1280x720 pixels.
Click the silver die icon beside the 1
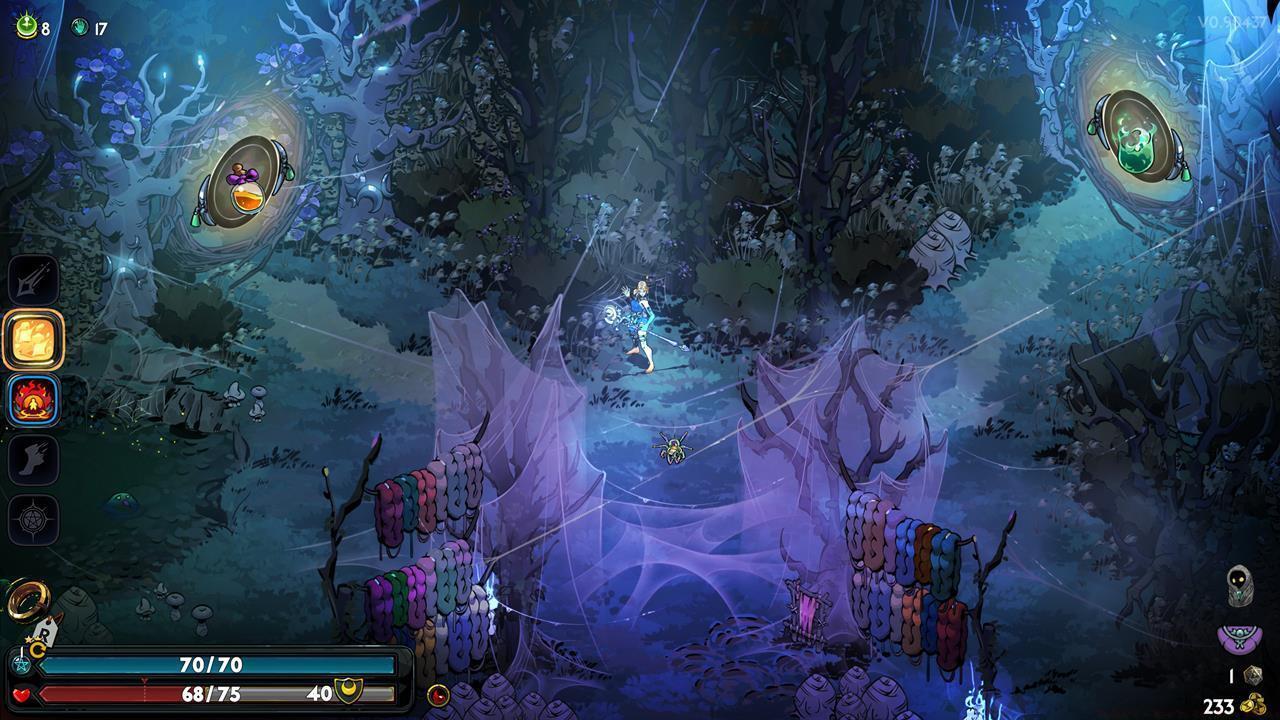(x=1253, y=676)
